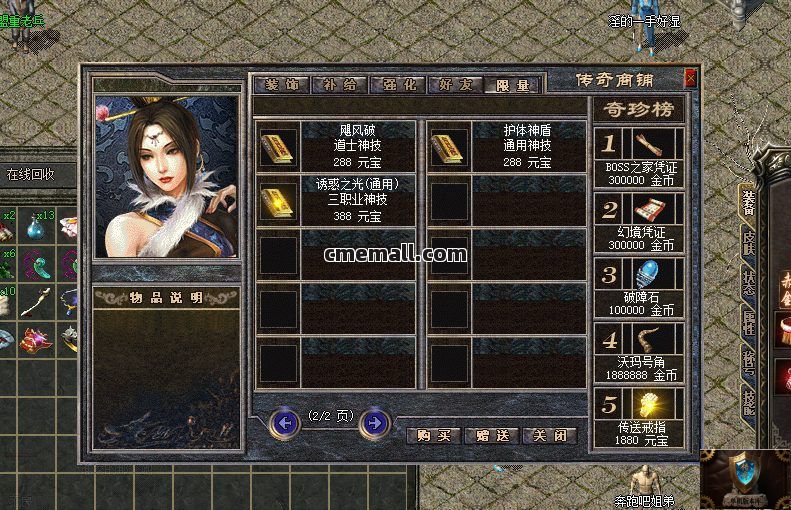Click the 购买 buy button
The image size is (791, 510).
coord(434,436)
